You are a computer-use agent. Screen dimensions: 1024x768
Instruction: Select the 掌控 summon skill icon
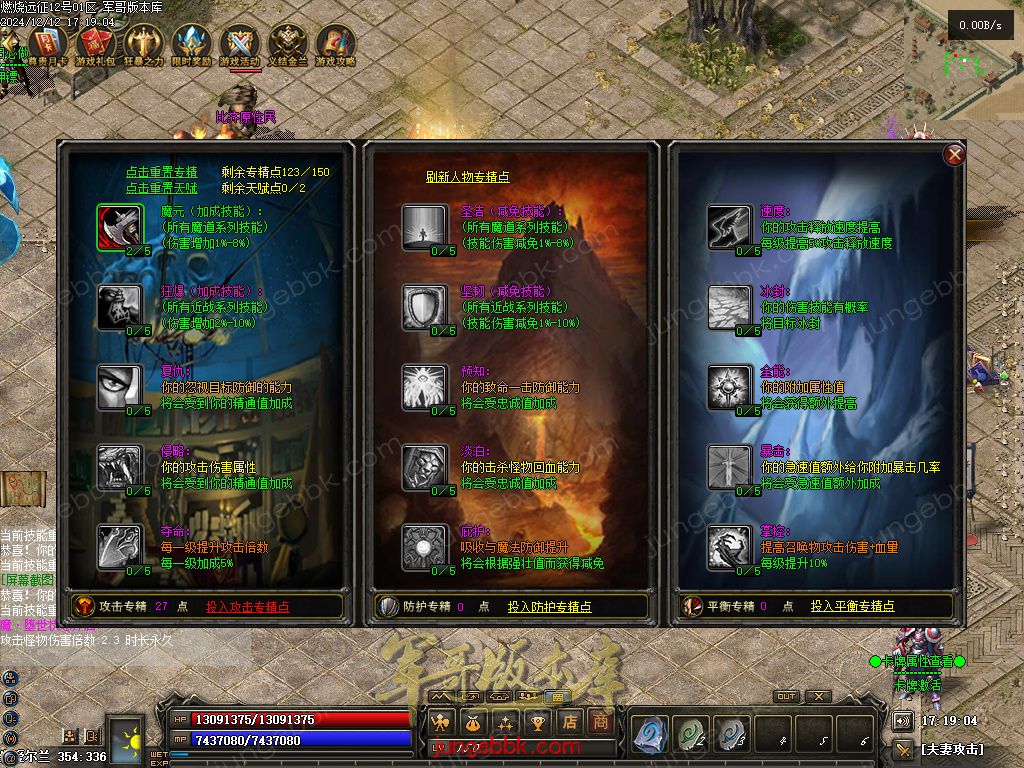(x=729, y=547)
